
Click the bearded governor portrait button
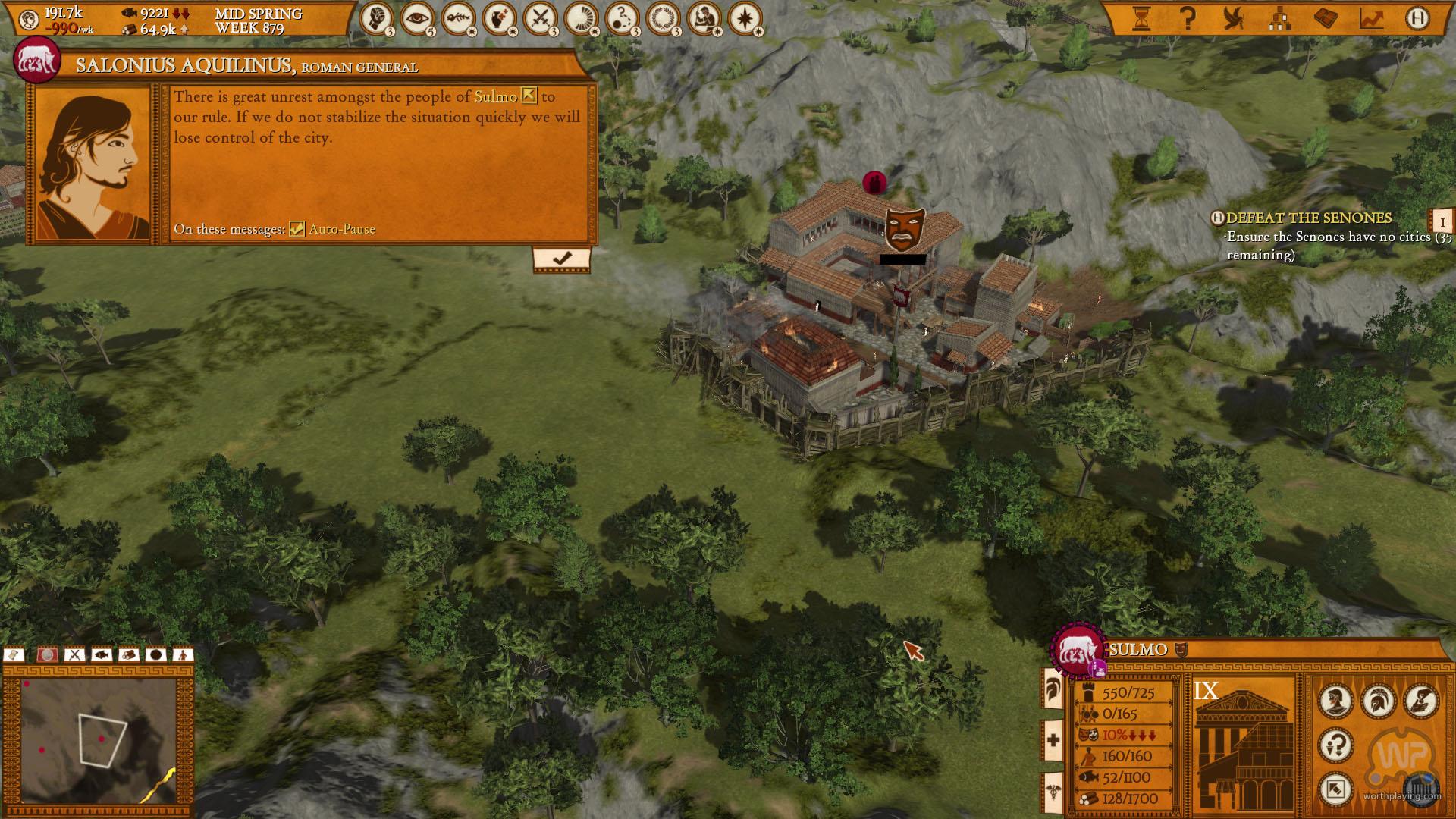[1335, 701]
